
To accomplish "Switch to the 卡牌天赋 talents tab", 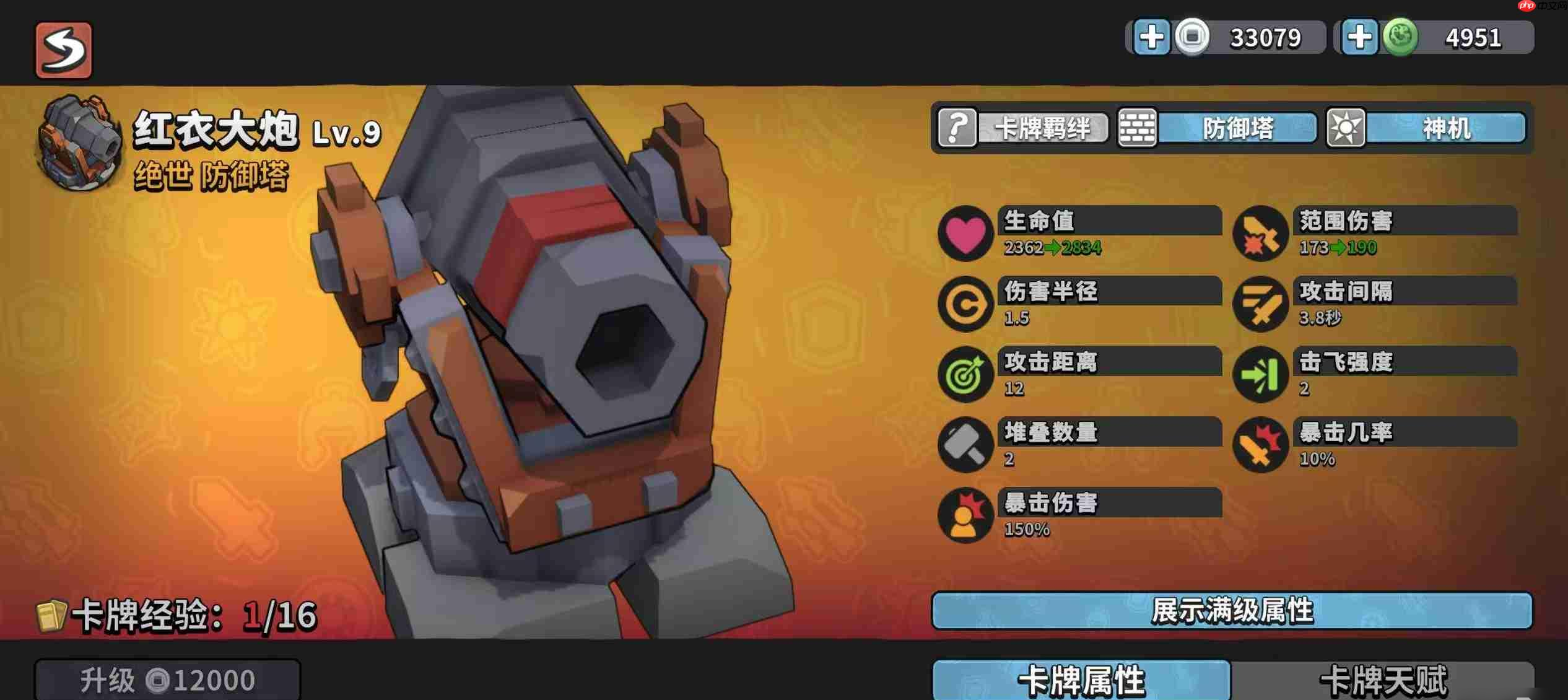I will pyautogui.click(x=1383, y=680).
